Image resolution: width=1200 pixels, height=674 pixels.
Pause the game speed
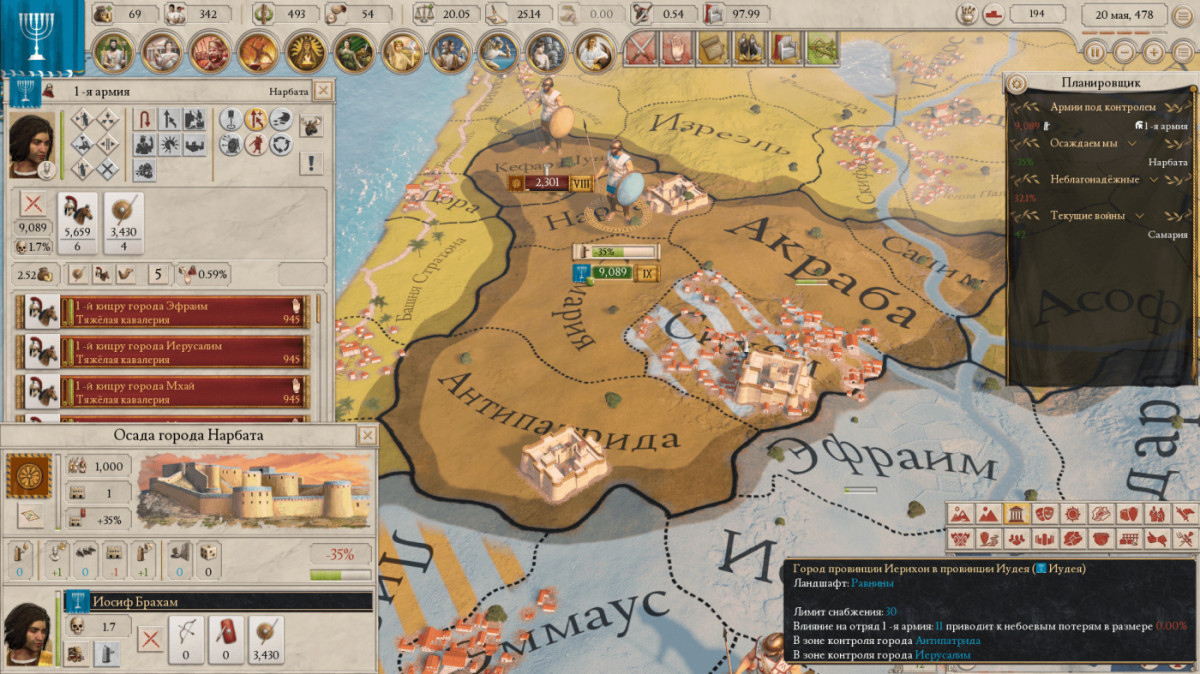click(1096, 52)
